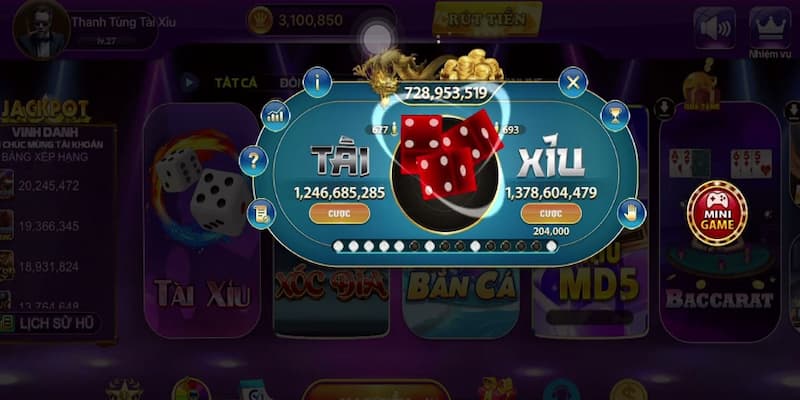Close the Tài Xỉu popup

[x=572, y=82]
